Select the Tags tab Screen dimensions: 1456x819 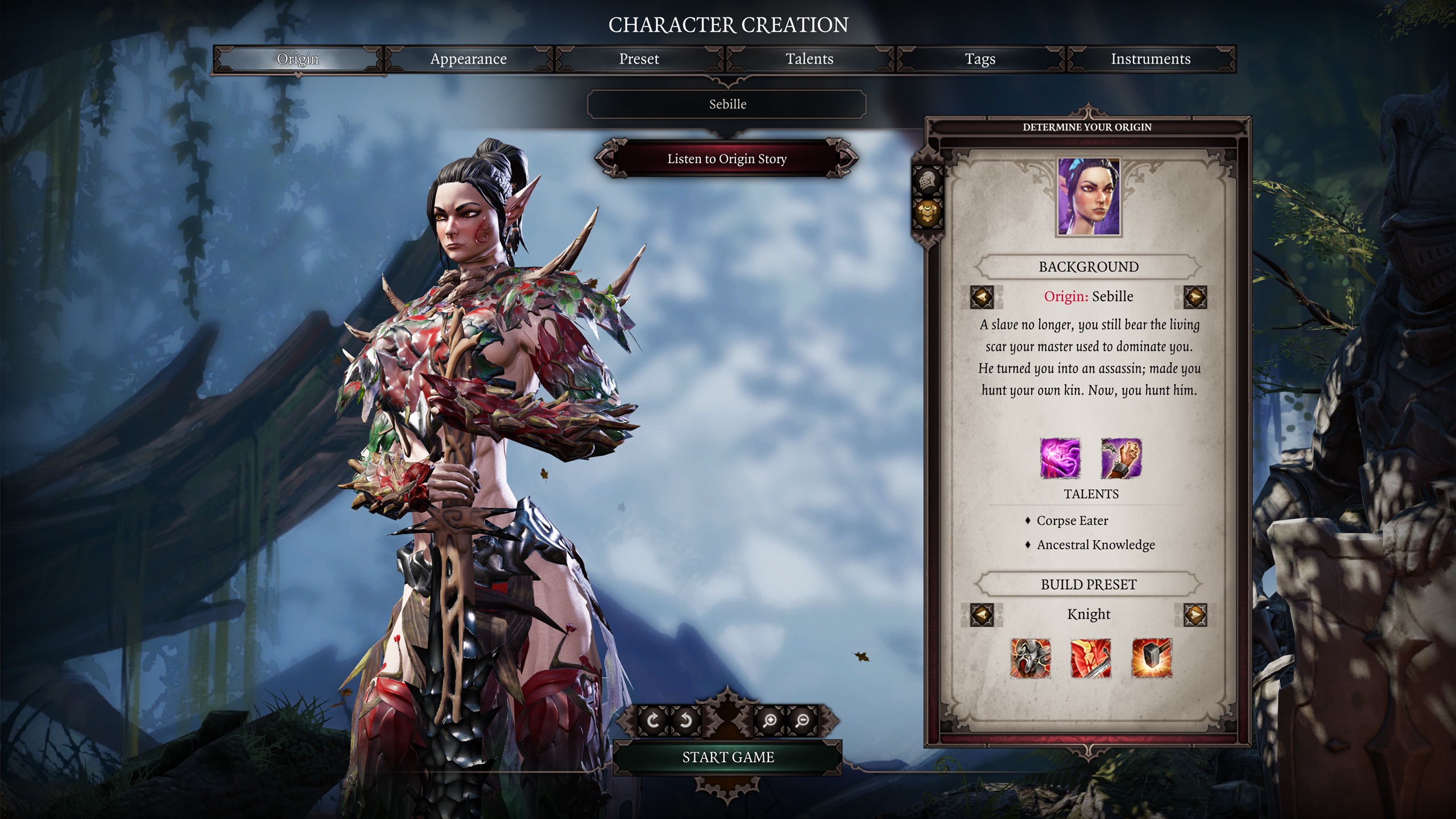pyautogui.click(x=980, y=59)
